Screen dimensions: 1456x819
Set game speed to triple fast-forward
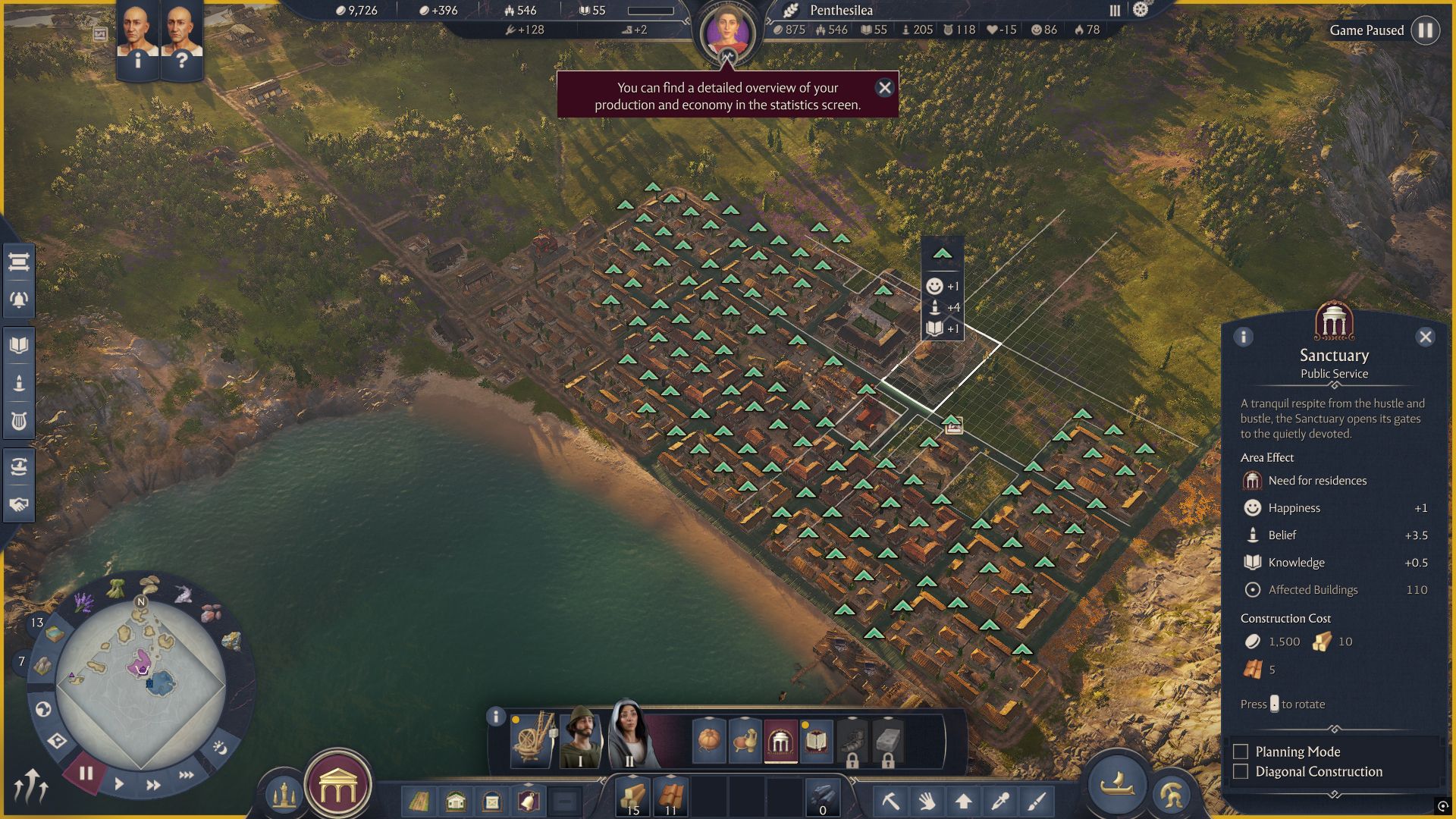tap(186, 775)
